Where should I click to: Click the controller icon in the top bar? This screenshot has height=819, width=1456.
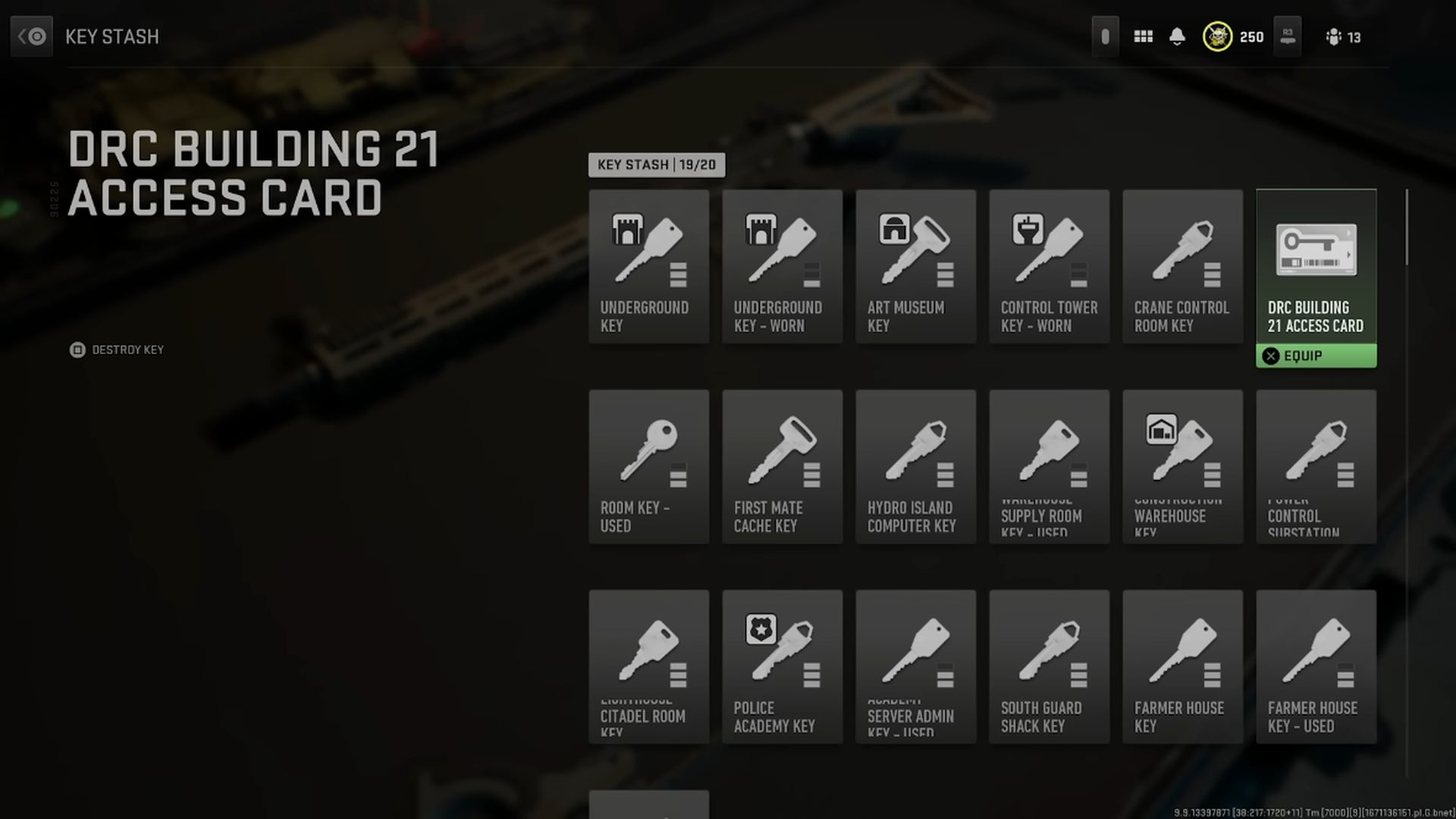[x=1105, y=36]
